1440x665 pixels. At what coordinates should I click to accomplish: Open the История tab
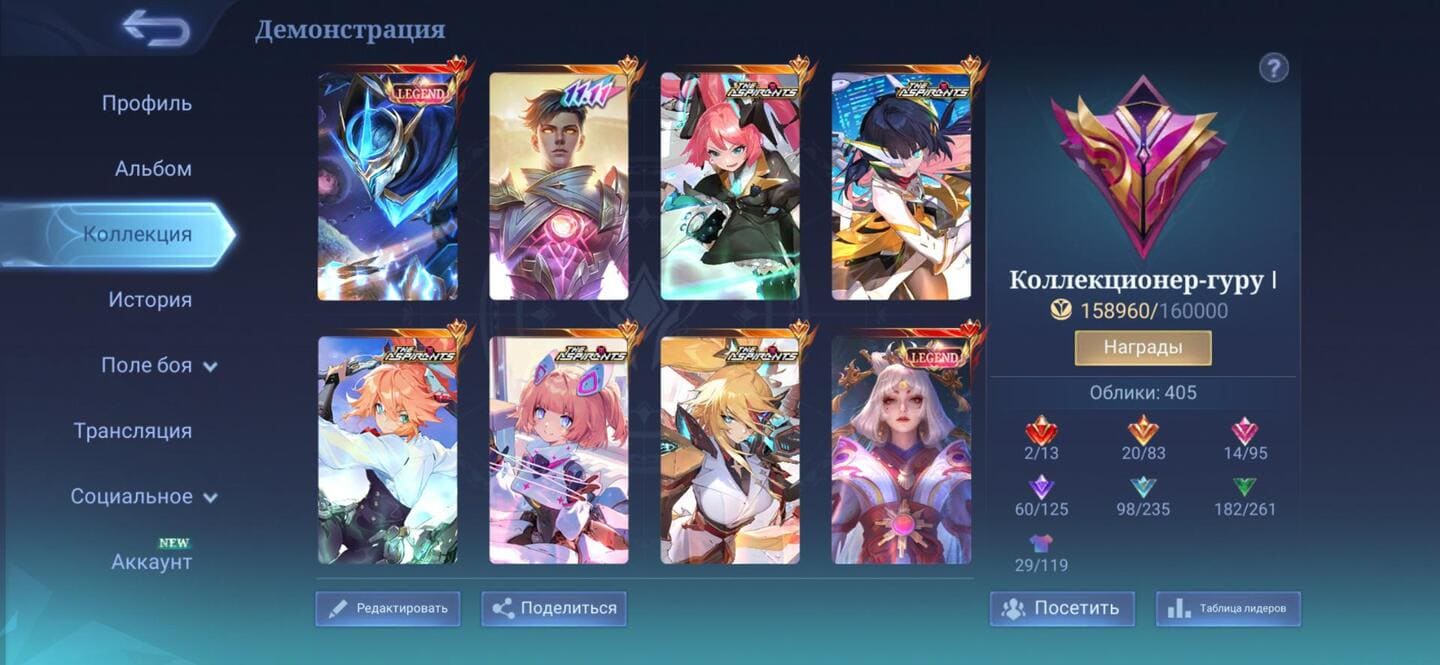pos(150,300)
